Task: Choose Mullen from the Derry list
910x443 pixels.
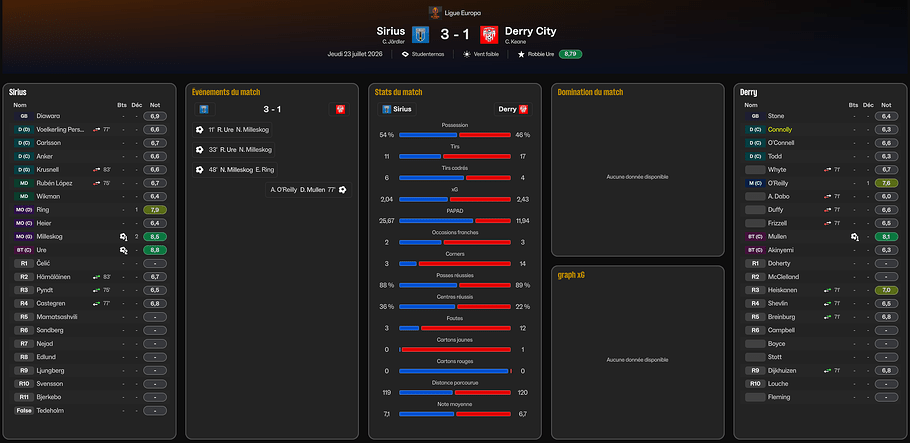Action: [778, 236]
